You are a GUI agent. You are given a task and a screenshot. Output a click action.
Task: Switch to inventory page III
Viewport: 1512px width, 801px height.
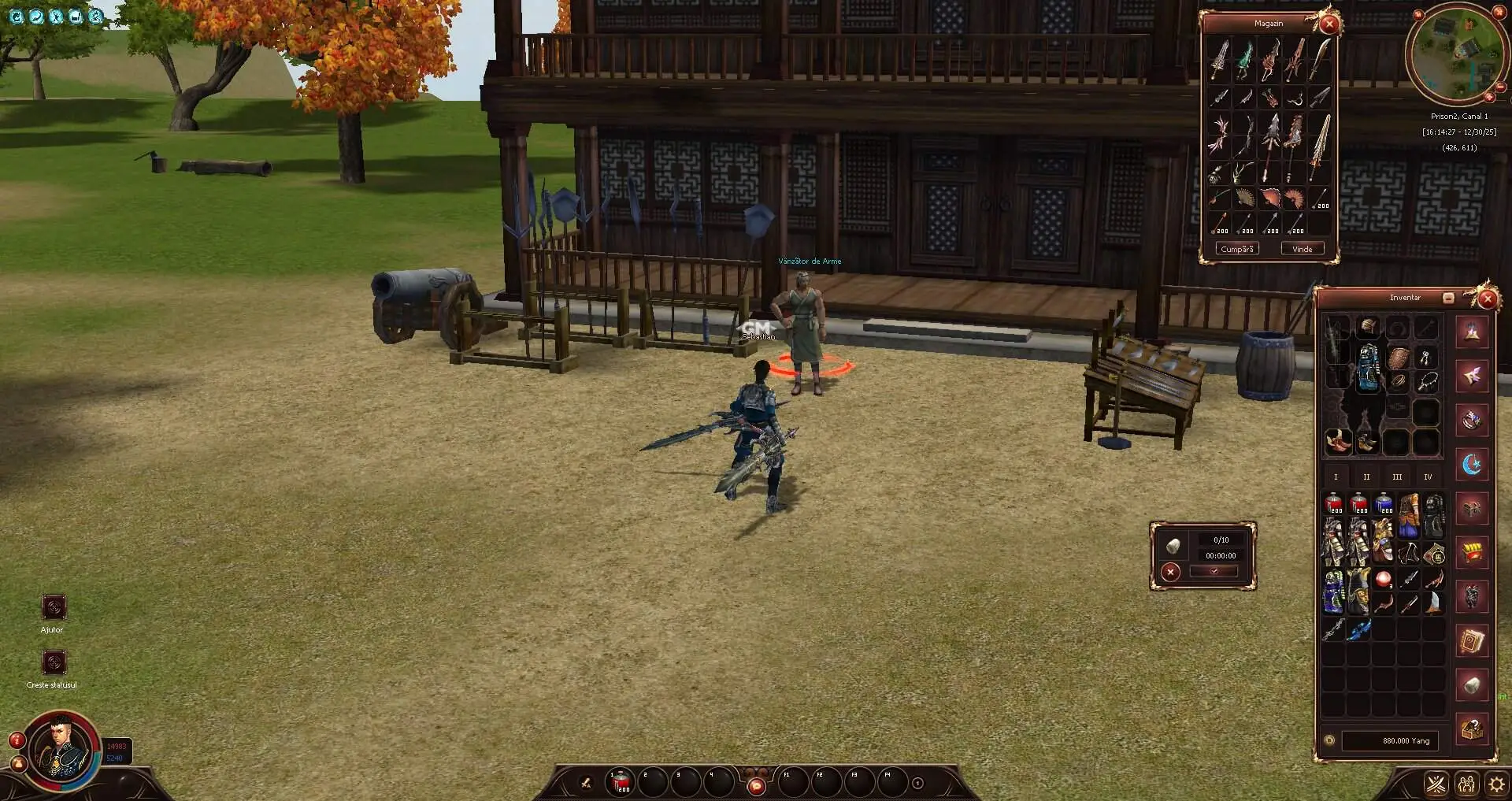click(1397, 477)
